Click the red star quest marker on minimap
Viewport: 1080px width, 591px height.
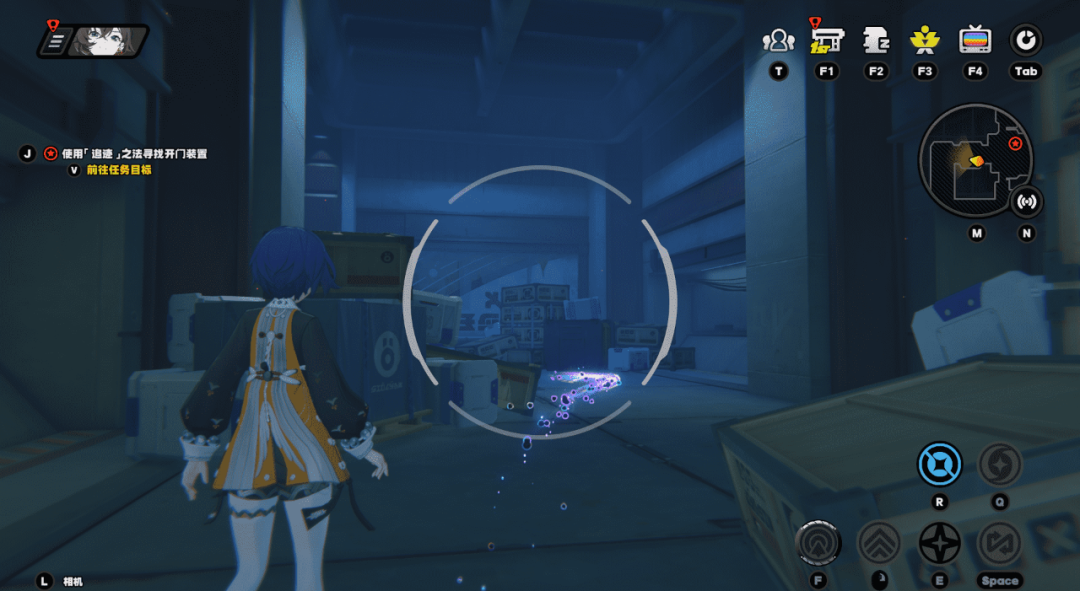pos(1015,144)
